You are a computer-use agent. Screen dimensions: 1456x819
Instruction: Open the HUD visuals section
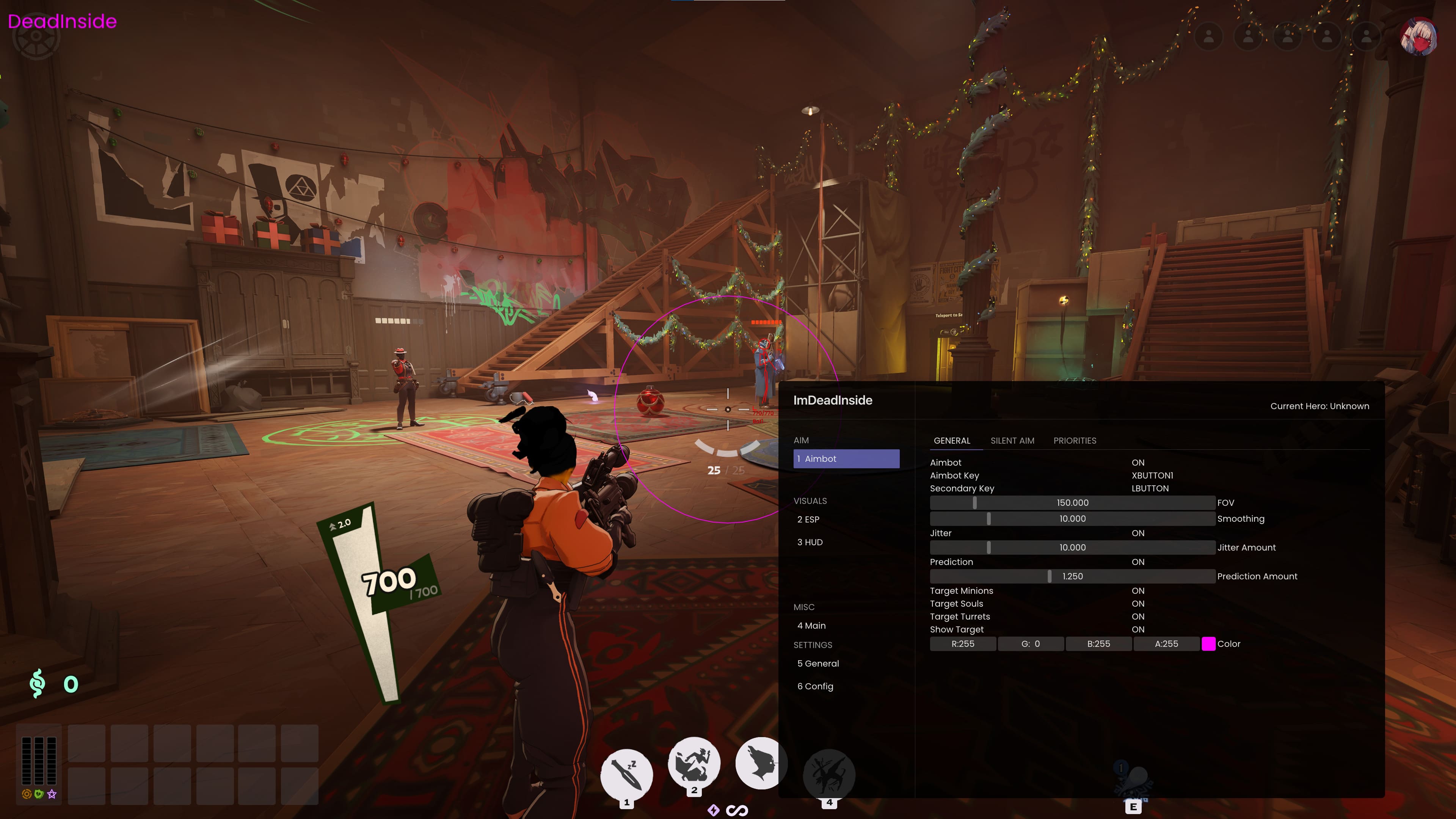(810, 542)
